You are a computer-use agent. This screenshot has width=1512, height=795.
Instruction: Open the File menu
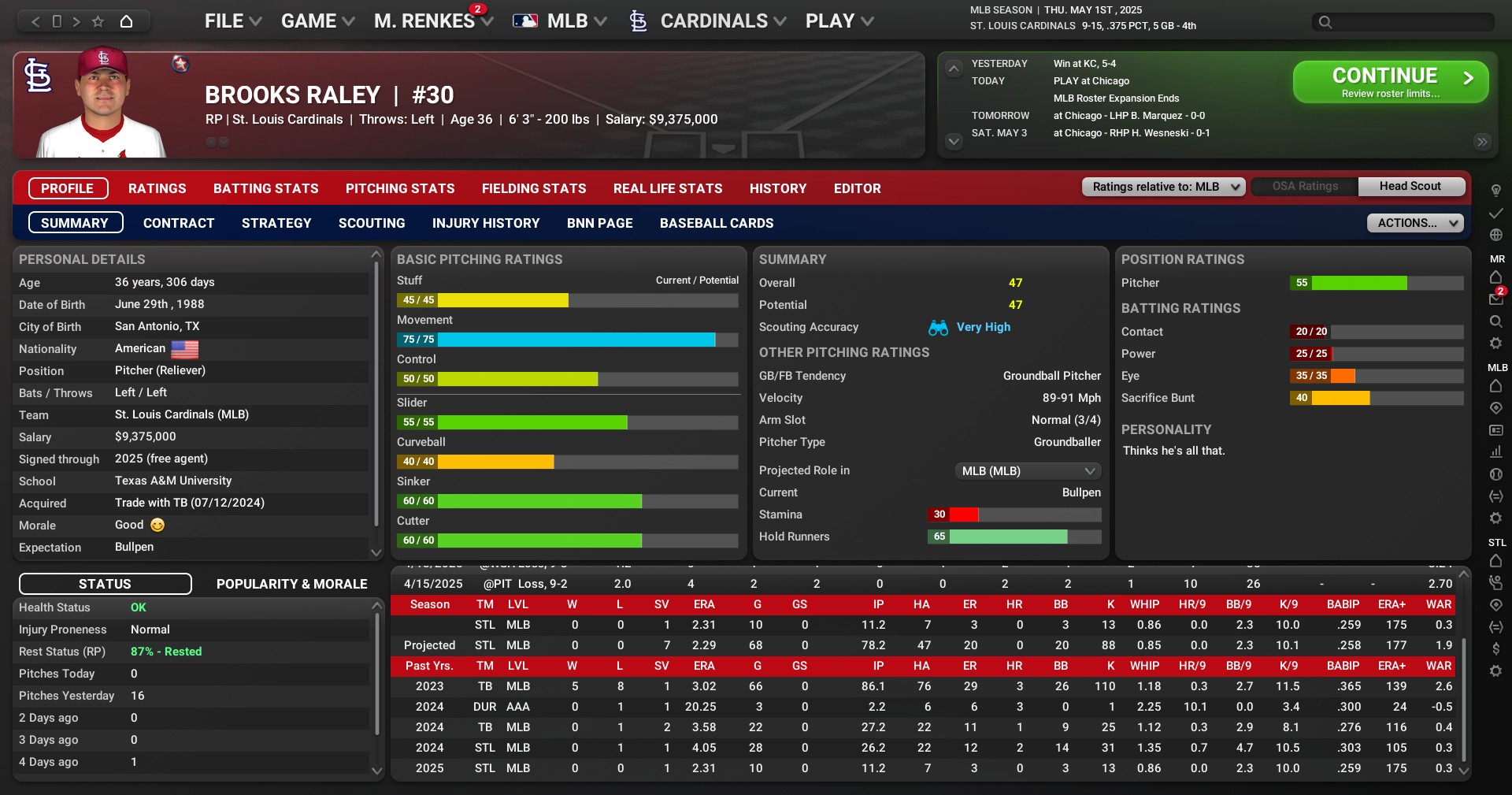(x=232, y=21)
